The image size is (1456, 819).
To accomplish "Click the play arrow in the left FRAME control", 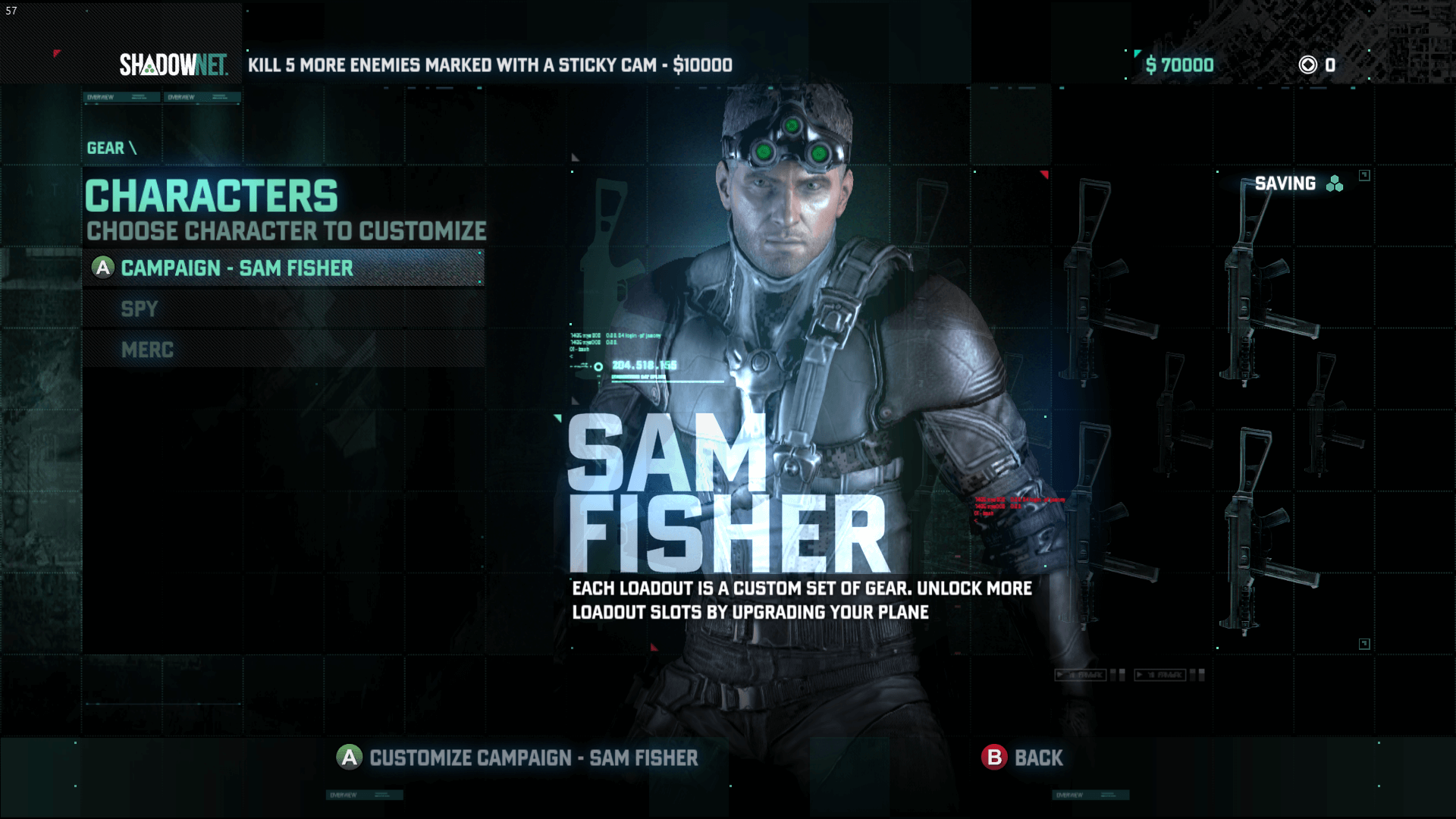I will click(1060, 675).
